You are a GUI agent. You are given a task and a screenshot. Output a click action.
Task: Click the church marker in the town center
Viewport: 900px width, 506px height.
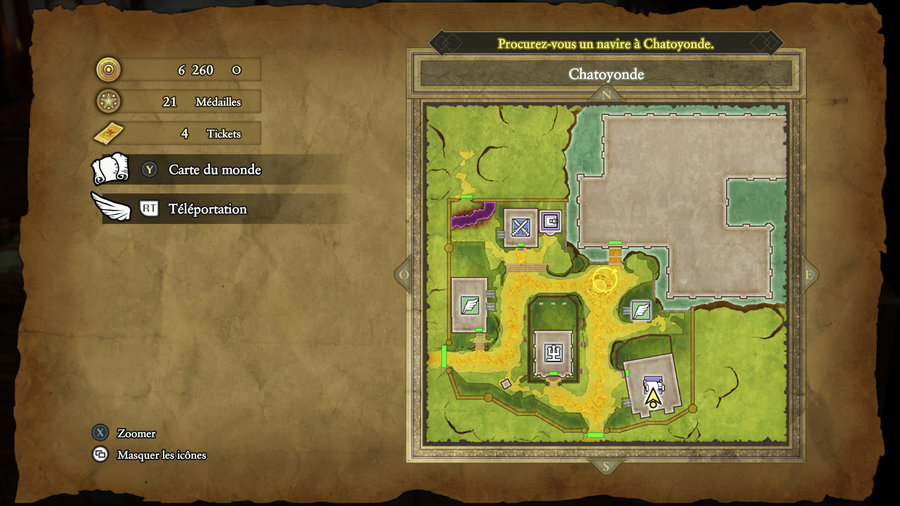point(552,350)
